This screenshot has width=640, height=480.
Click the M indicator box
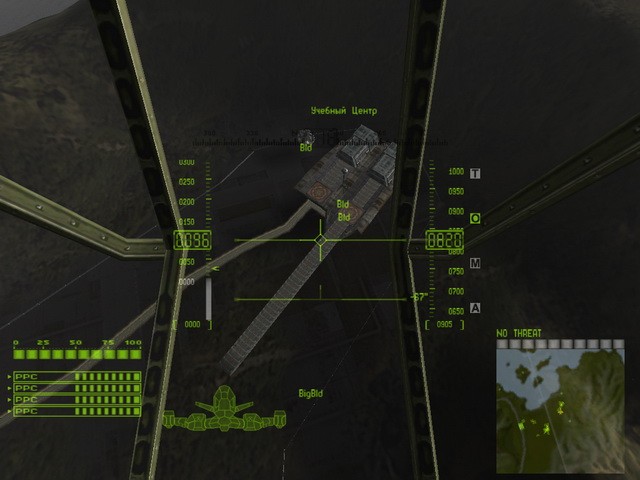[475, 263]
